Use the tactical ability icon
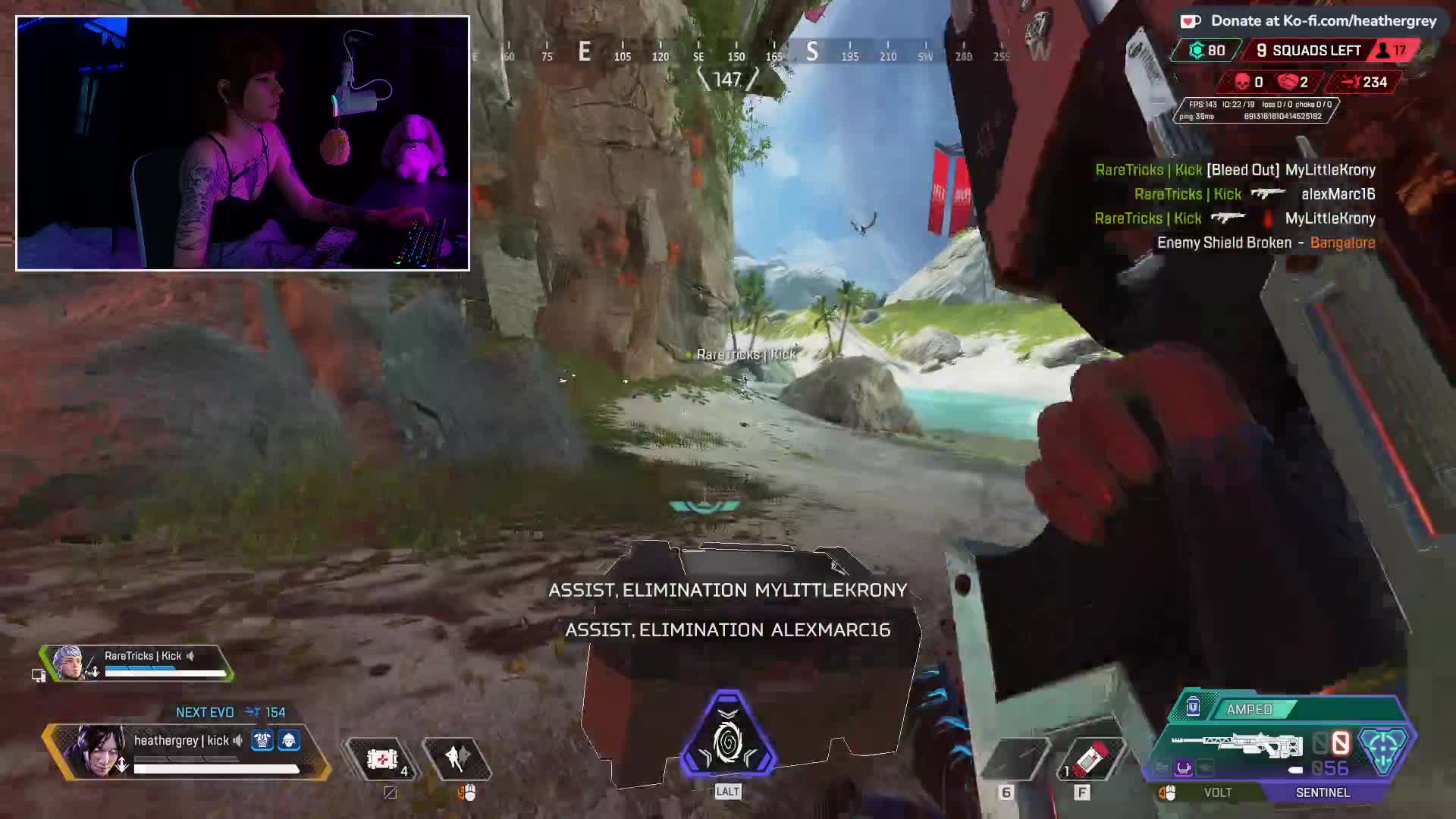Viewport: 1456px width, 819px height. click(x=457, y=758)
